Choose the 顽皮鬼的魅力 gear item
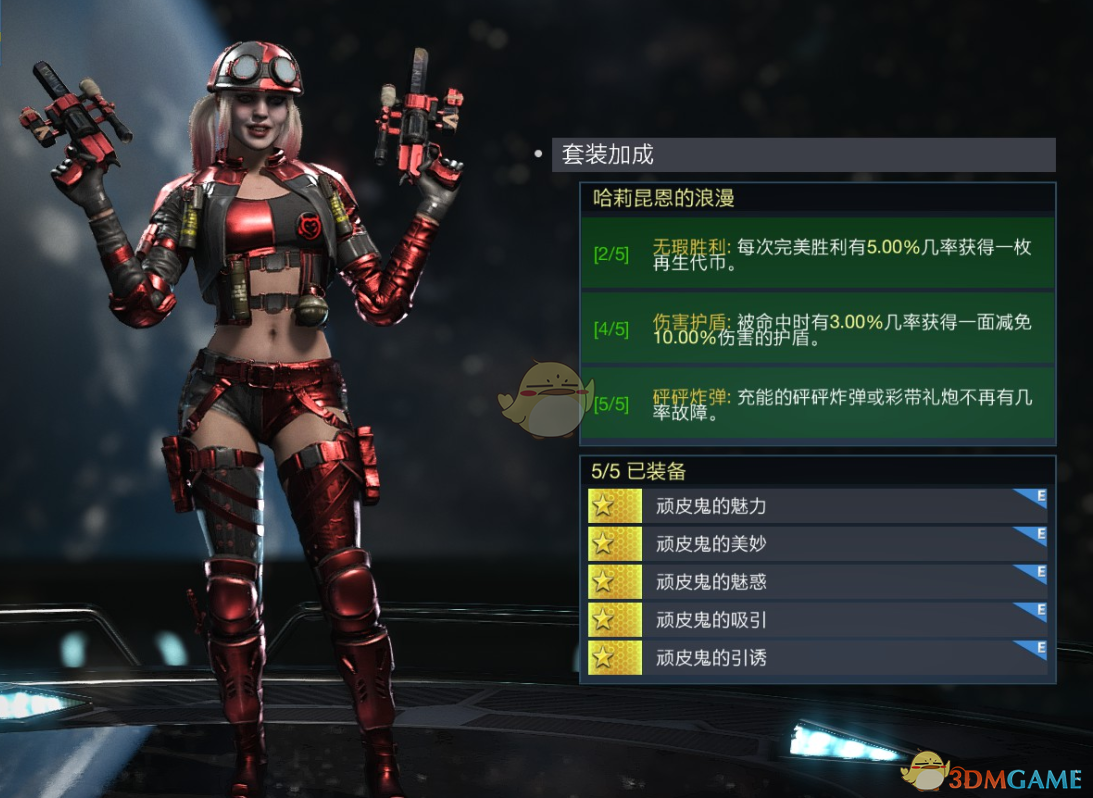The width and height of the screenshot is (1093, 798). pyautogui.click(x=817, y=506)
